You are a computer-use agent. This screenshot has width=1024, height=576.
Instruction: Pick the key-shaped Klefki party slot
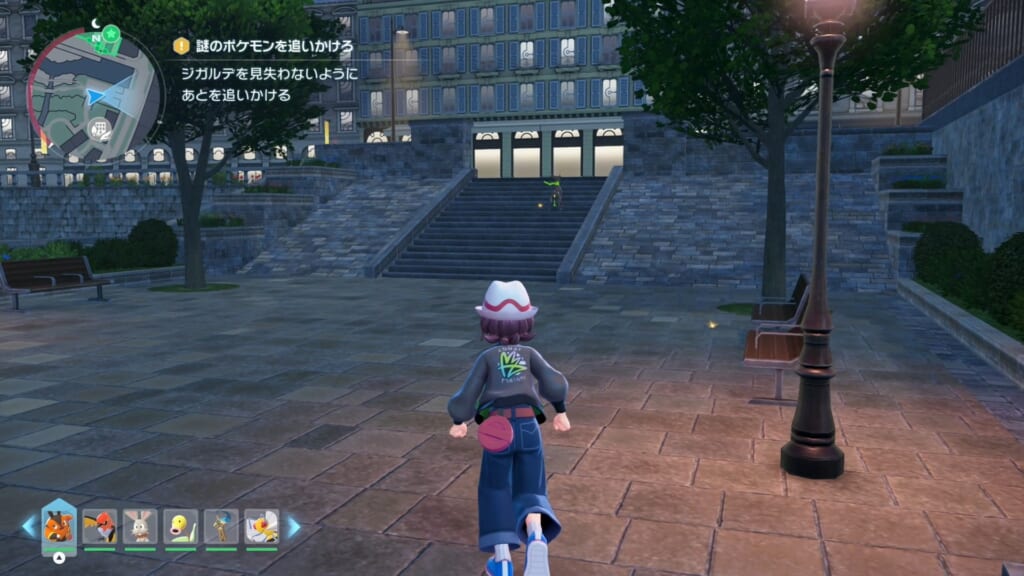(221, 526)
